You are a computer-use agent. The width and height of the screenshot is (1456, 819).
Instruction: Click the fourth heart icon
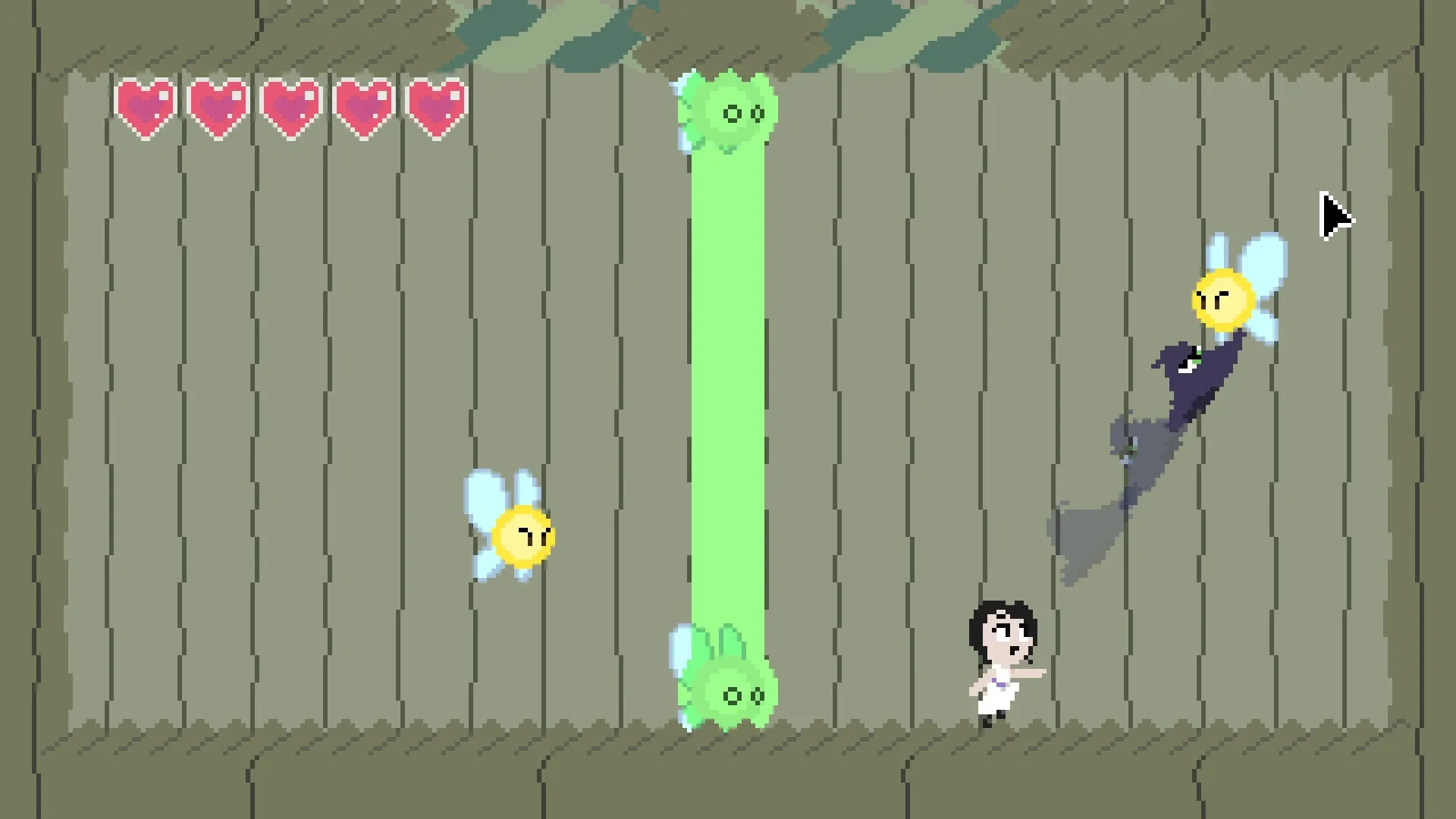tap(365, 106)
